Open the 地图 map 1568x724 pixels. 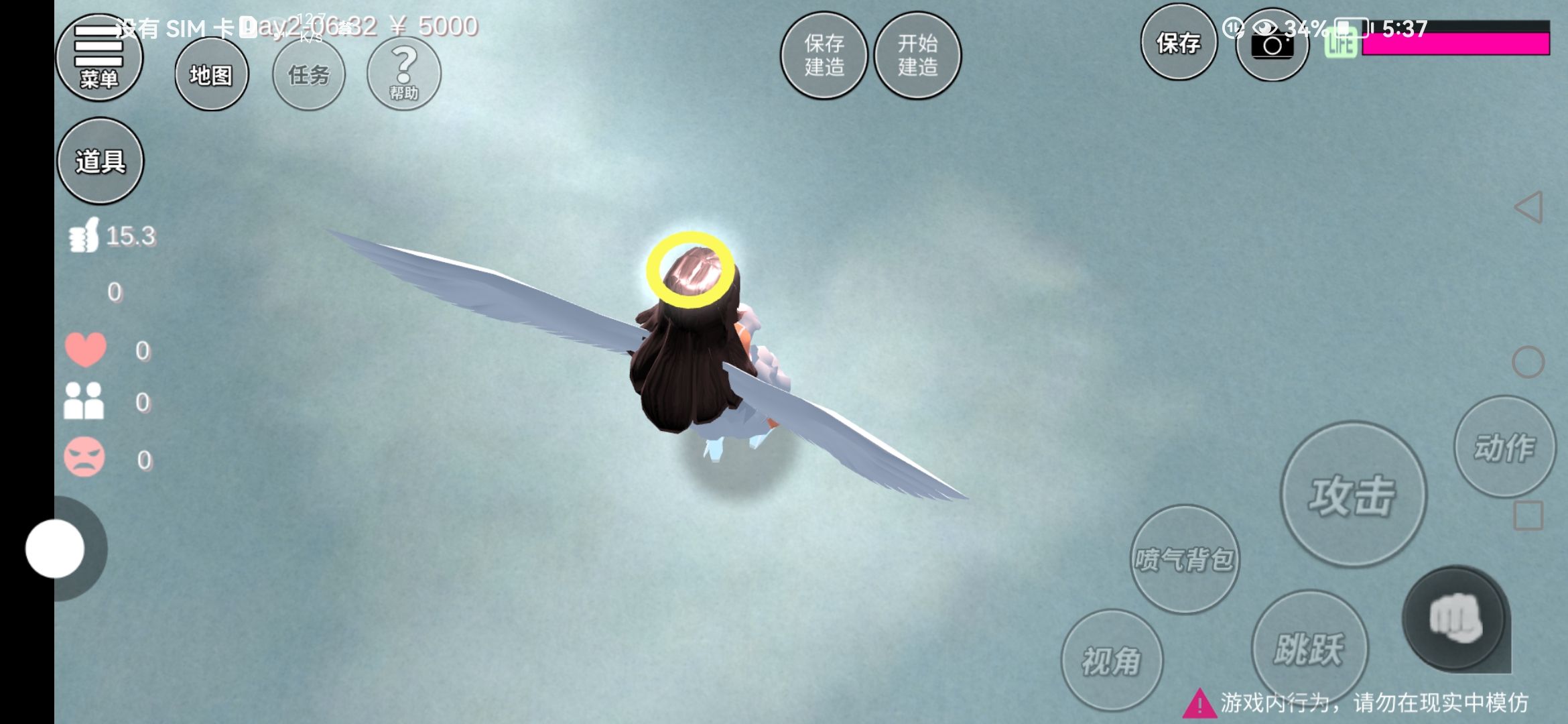[x=211, y=74]
